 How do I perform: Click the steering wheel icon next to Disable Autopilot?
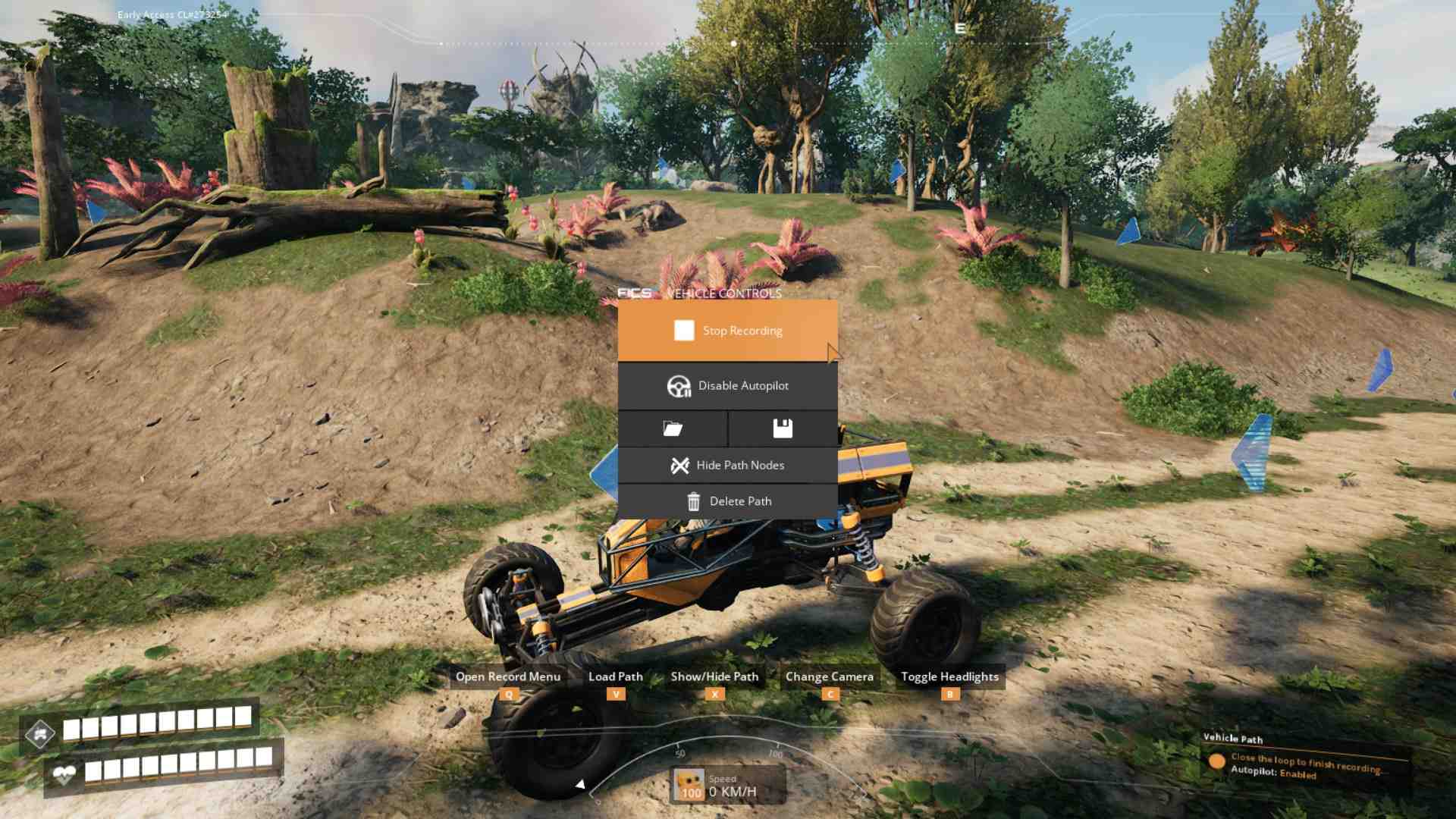pos(679,385)
